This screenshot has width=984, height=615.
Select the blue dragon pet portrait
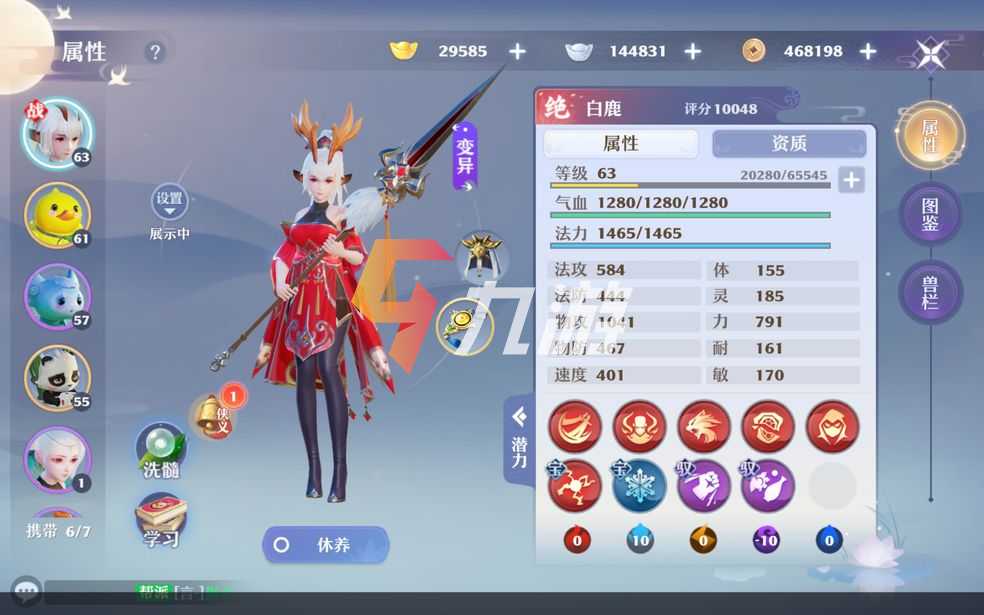click(x=57, y=297)
